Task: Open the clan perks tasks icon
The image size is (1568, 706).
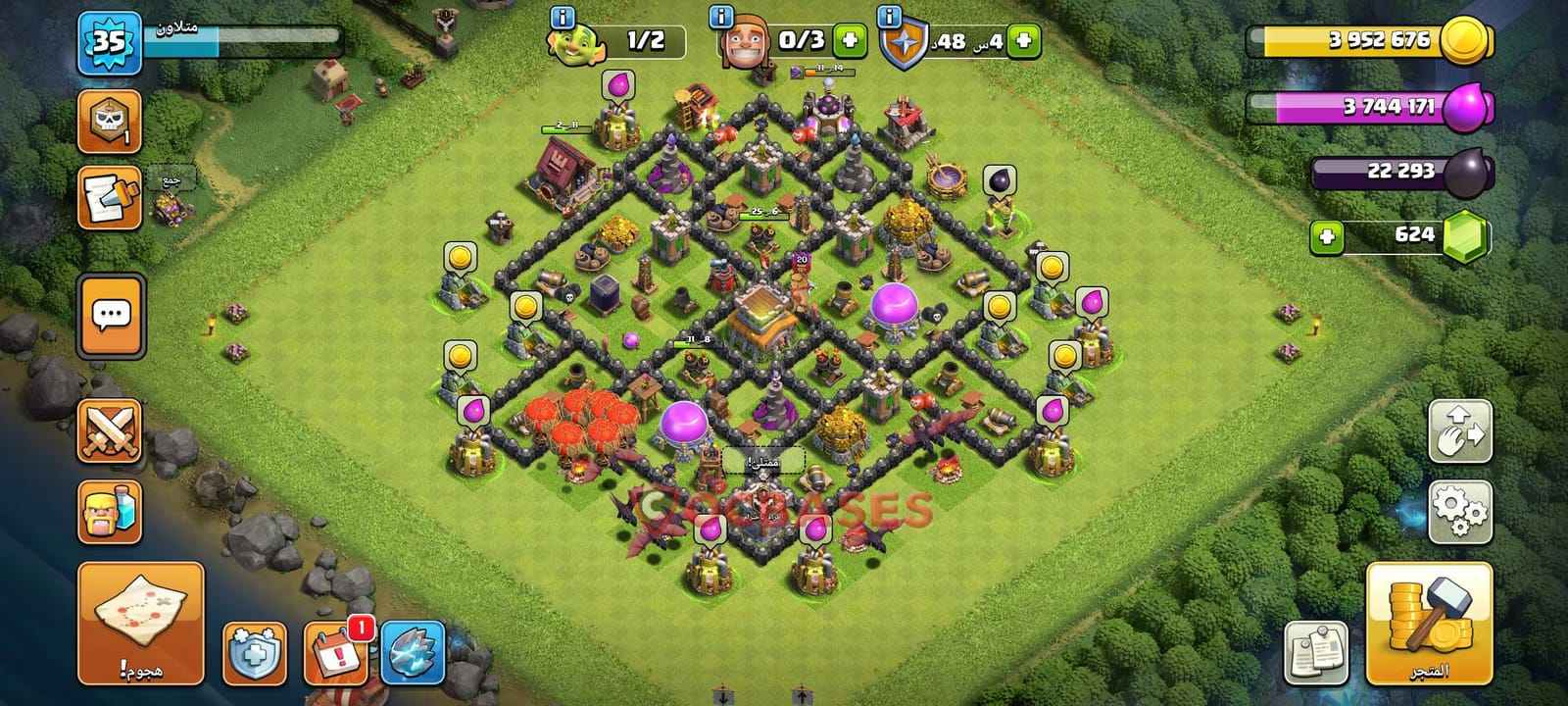Action: tap(110, 196)
